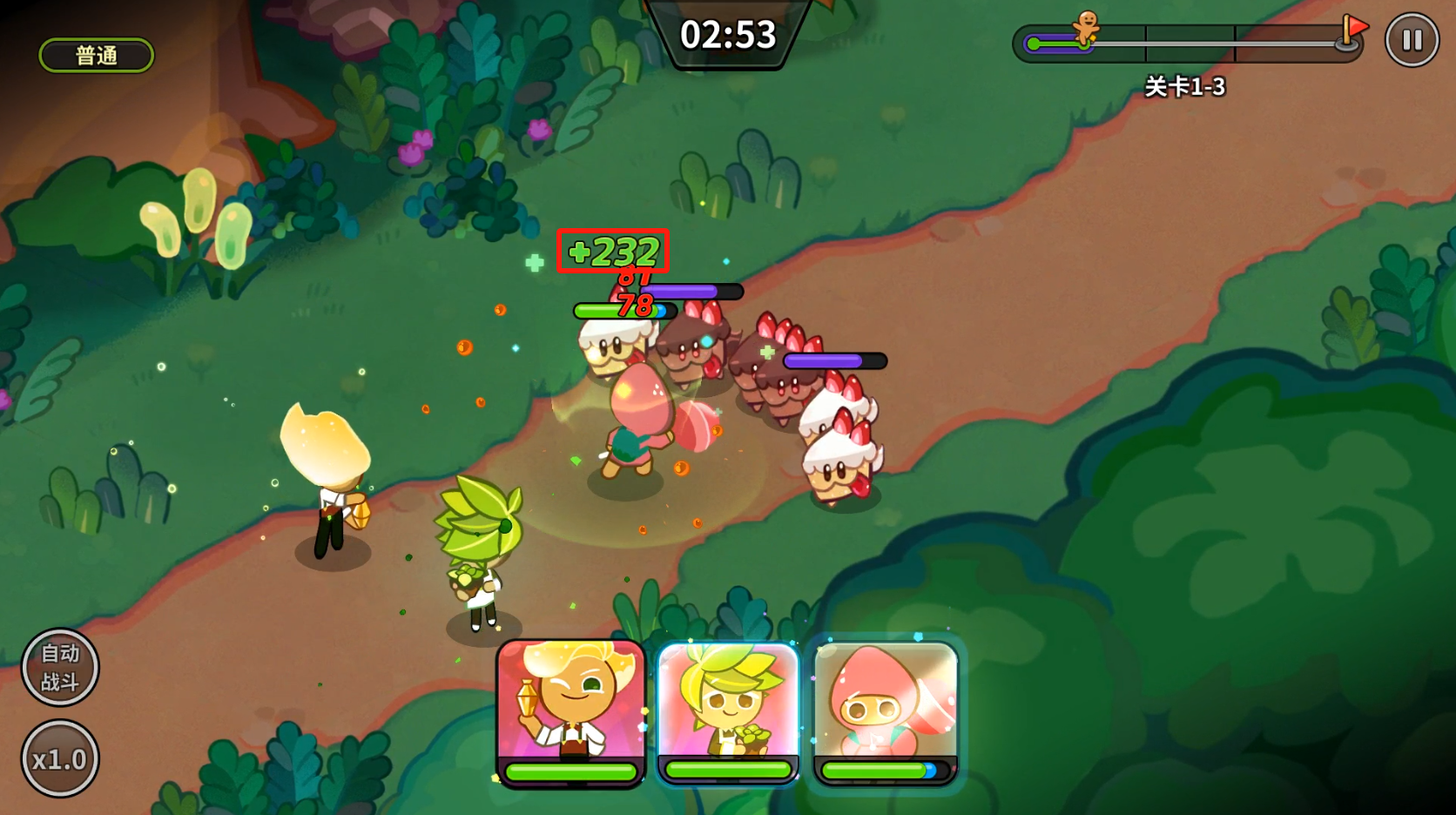Use the green herb cookie skill card
Viewport: 1456px width, 815px height.
[728, 710]
